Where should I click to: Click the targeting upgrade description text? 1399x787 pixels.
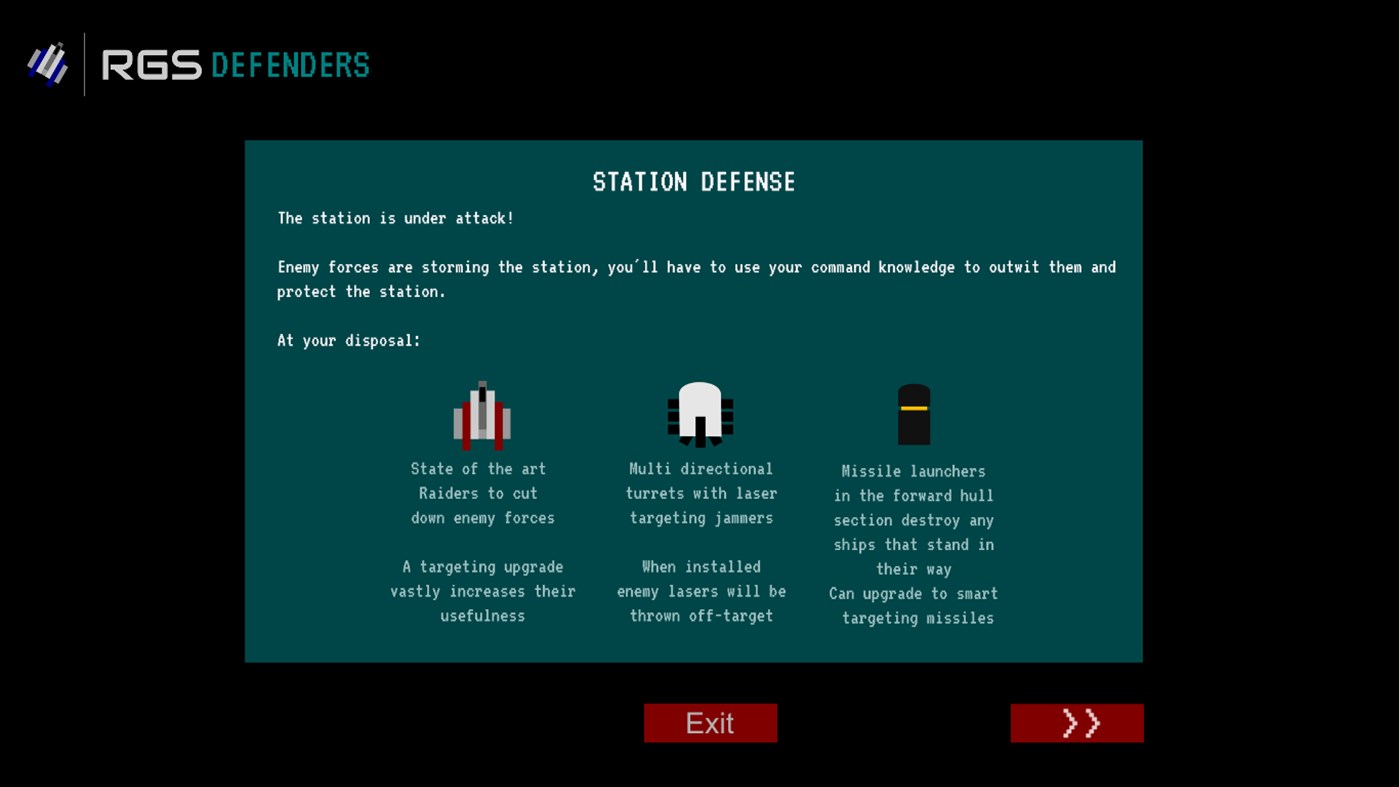482,591
